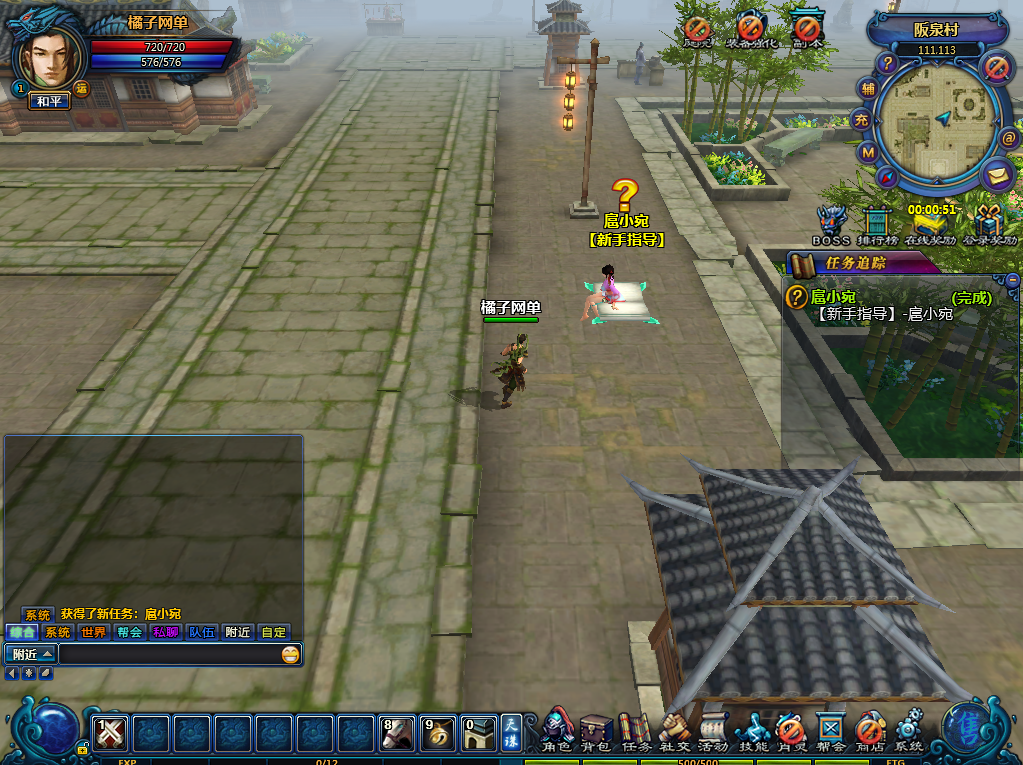
Task: Open the 系统 gear settings menu
Action: [909, 730]
